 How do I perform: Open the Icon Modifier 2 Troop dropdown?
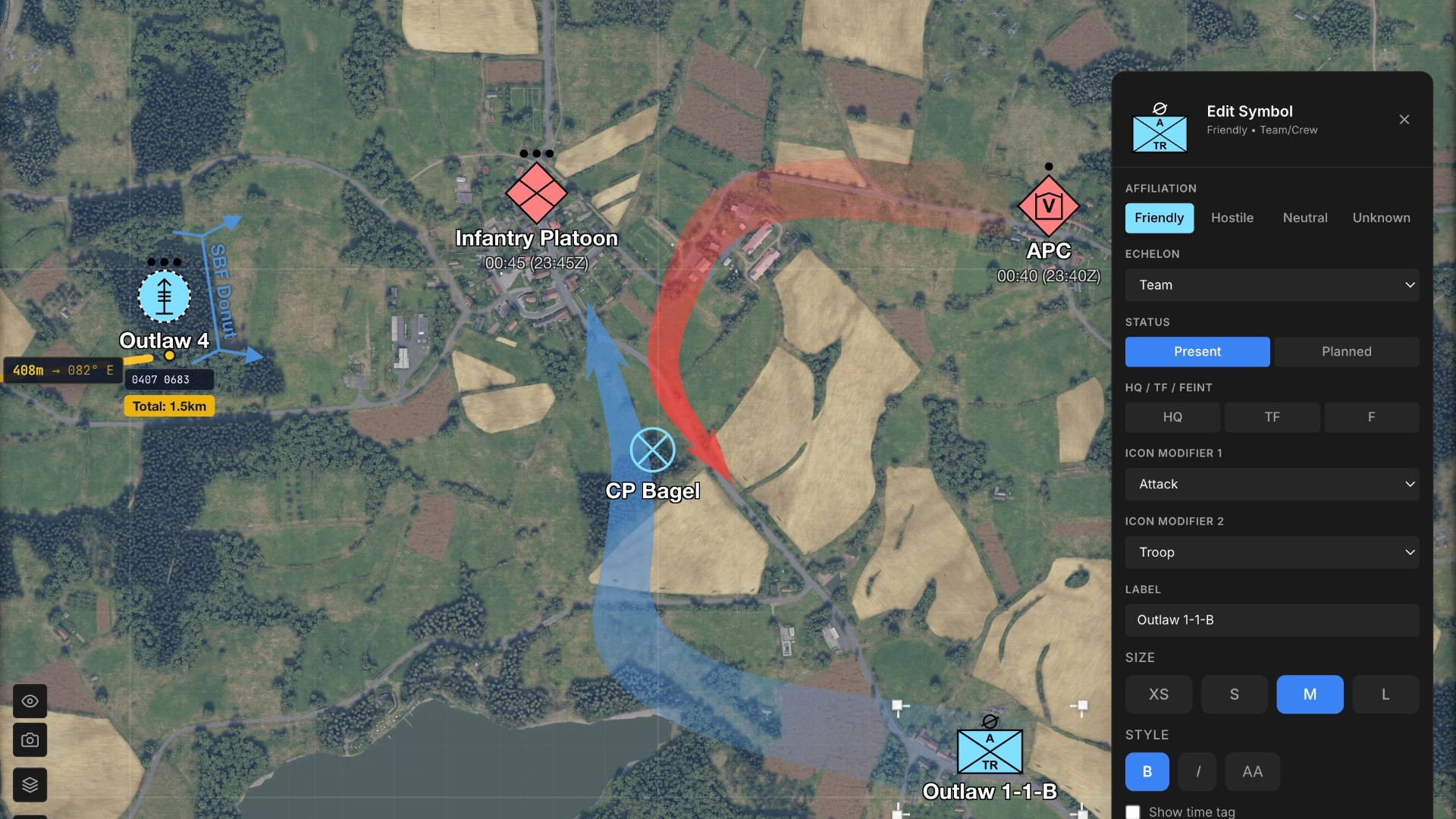coord(1272,552)
